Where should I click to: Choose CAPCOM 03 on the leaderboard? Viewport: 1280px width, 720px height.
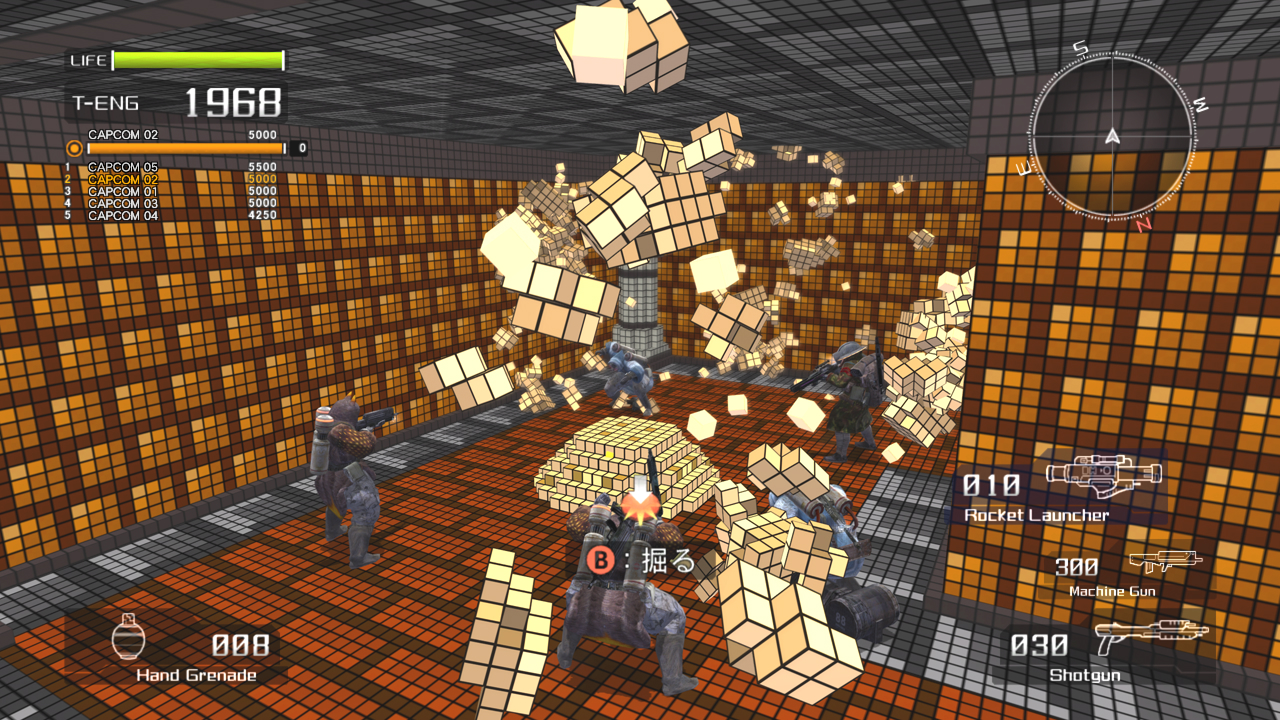[x=170, y=204]
